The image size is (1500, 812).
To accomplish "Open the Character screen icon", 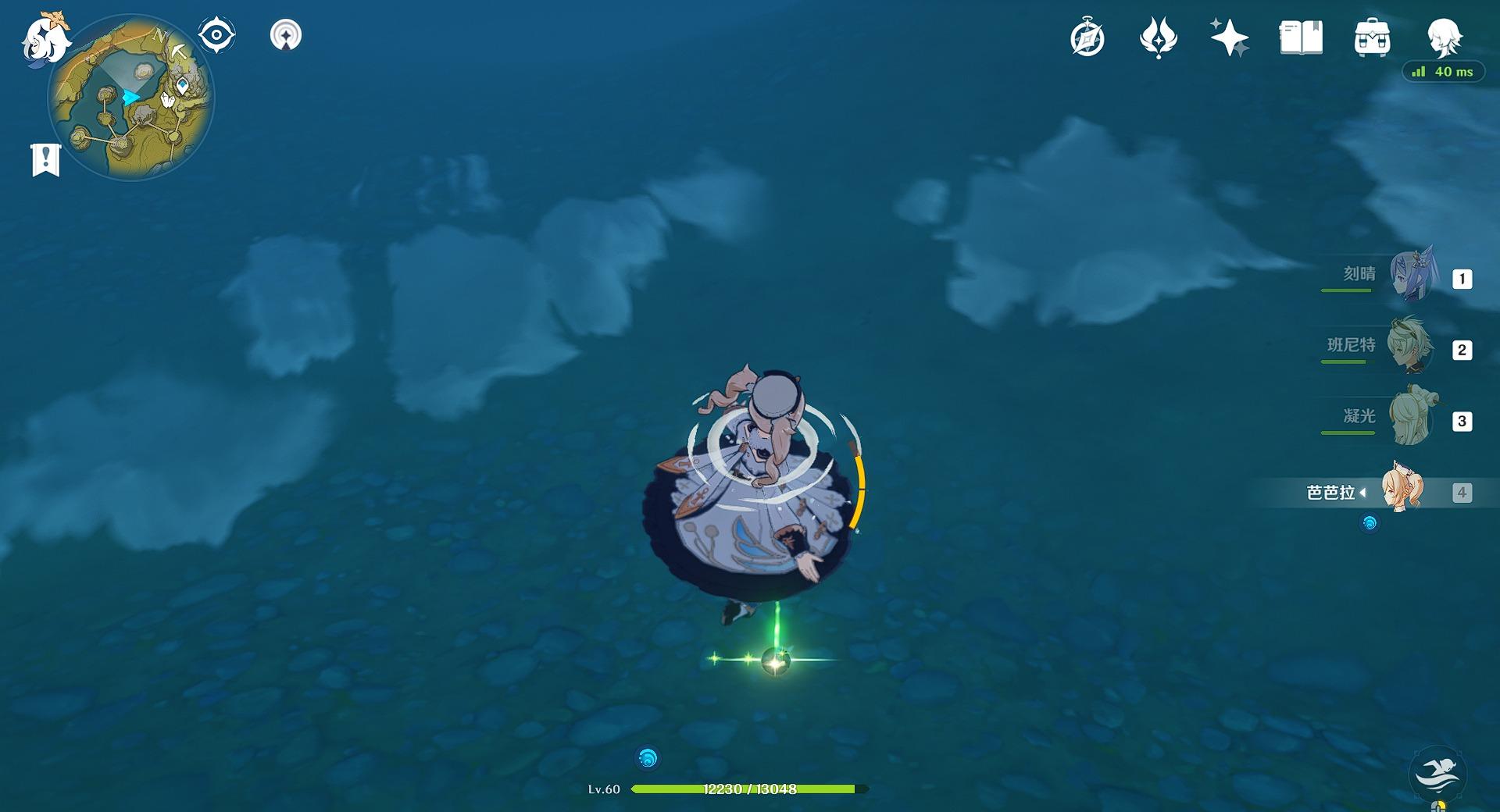I will point(1443,37).
